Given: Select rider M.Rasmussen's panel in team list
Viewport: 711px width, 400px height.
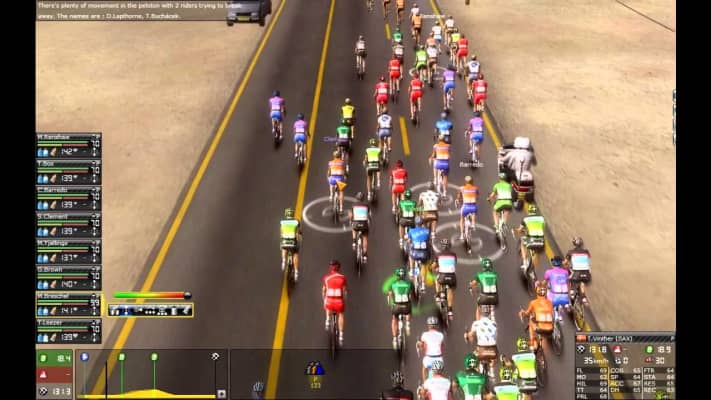Looking at the screenshot, I should point(68,145).
